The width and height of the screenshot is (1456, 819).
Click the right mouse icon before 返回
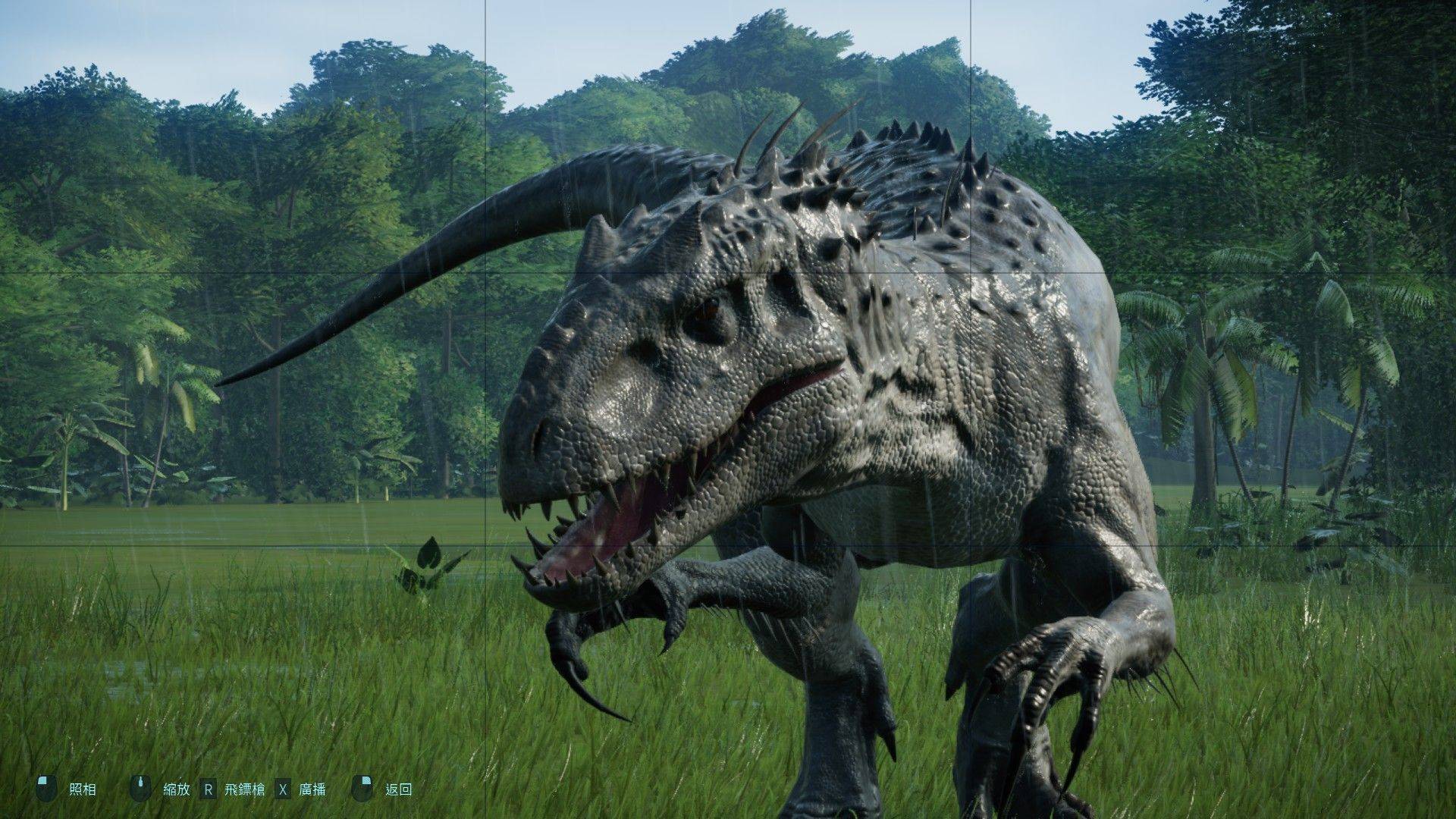[x=362, y=789]
